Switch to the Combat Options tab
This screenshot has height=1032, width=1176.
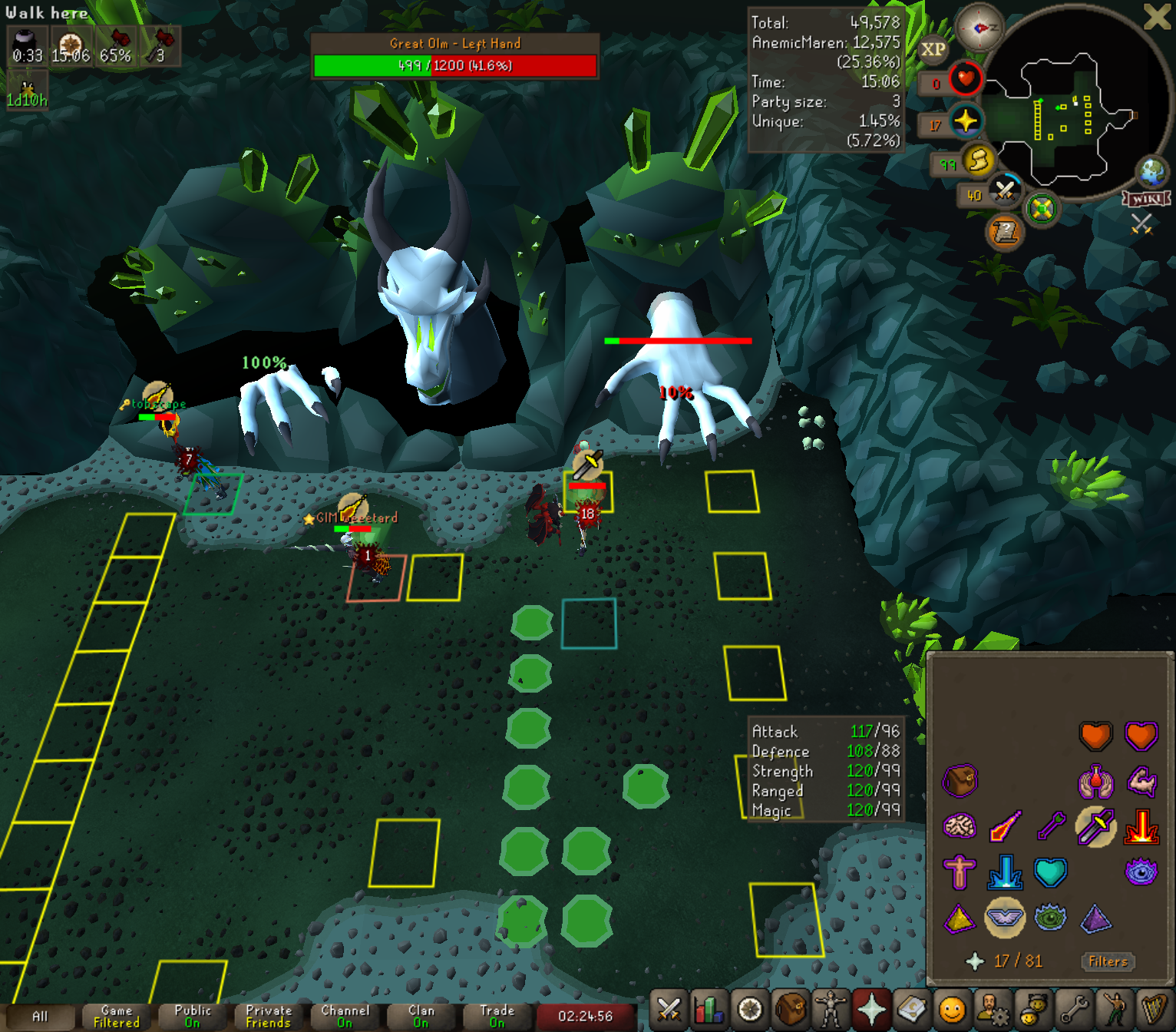coord(669,1009)
